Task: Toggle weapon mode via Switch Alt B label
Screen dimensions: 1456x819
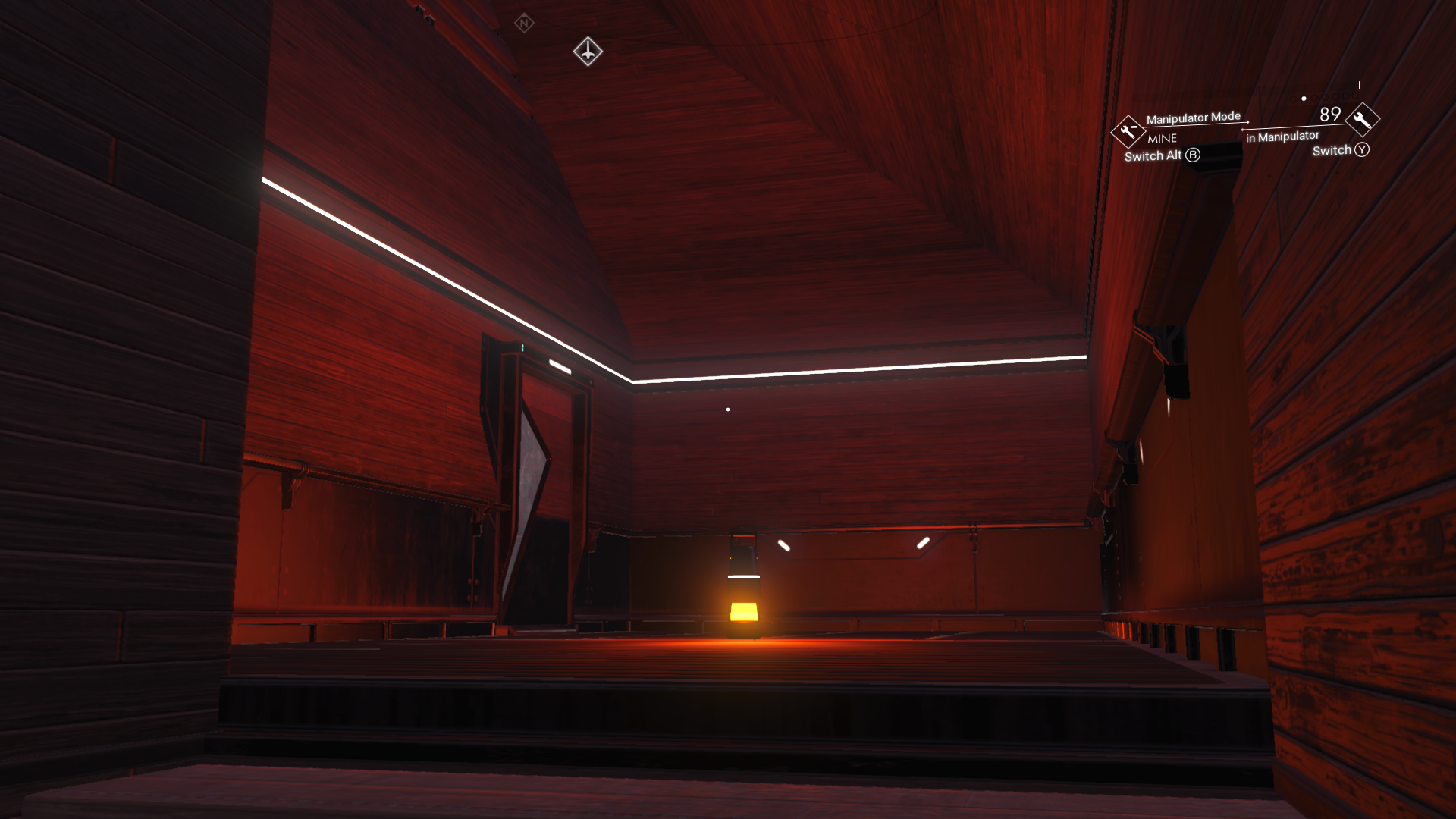Action: (1154, 155)
